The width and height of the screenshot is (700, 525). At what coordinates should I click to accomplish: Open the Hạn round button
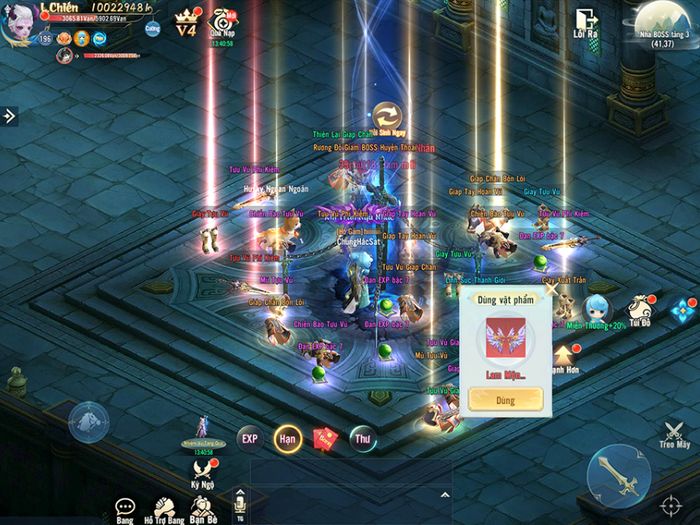(x=287, y=438)
